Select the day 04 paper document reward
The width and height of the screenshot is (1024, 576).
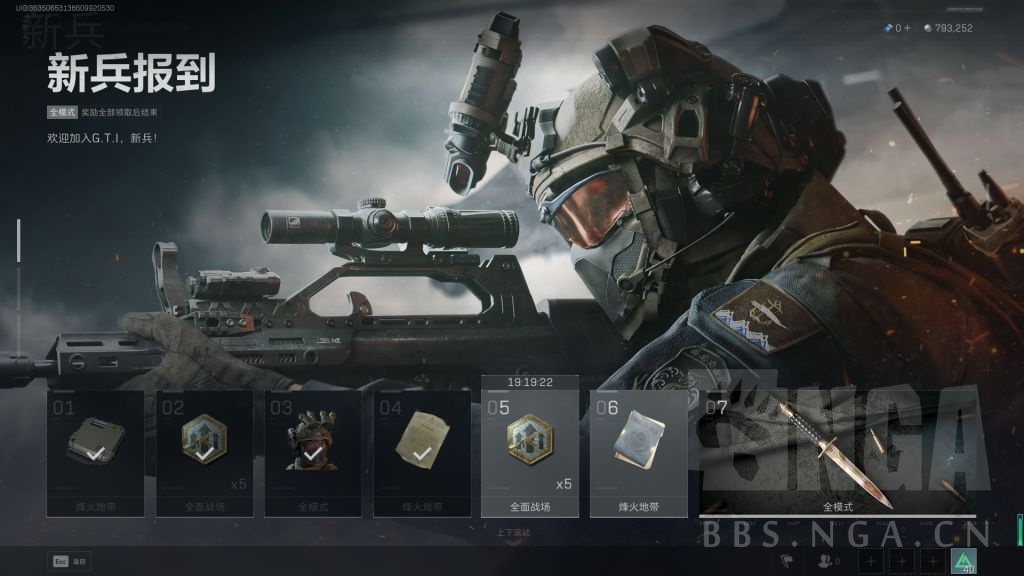point(422,453)
